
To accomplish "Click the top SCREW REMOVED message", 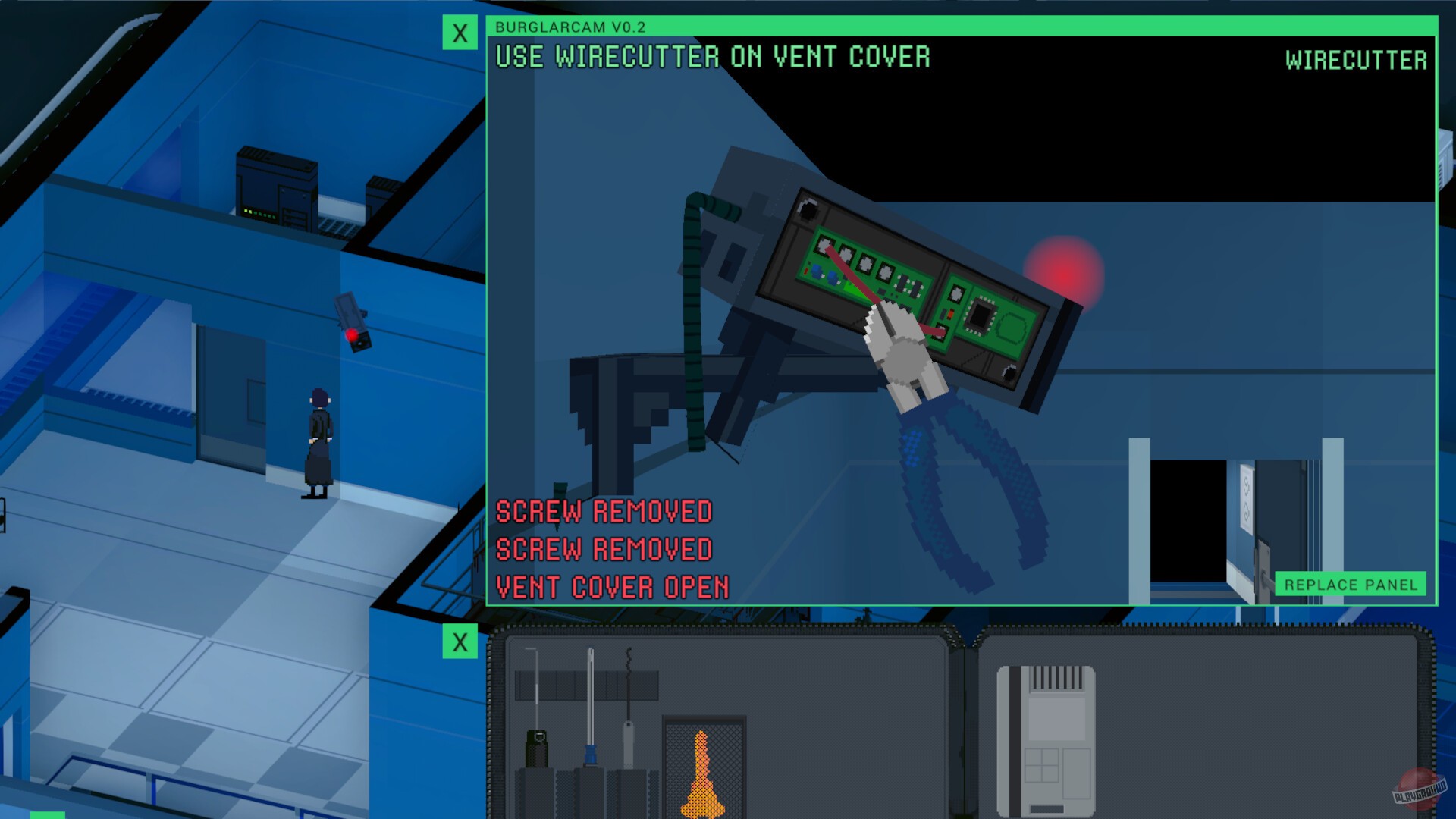I will [603, 513].
